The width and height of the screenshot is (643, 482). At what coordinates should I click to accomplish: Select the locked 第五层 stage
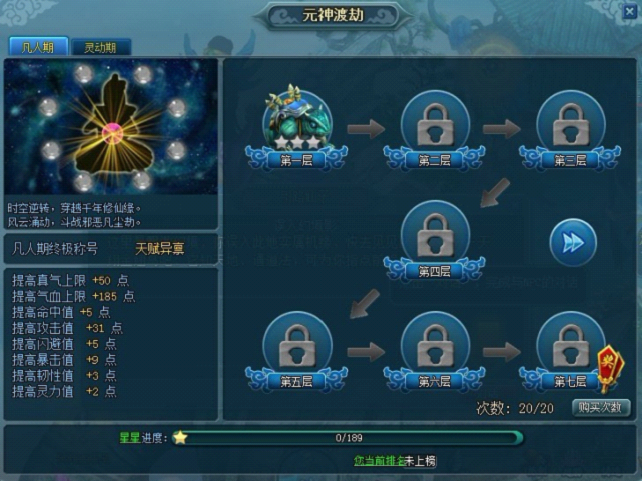[297, 346]
